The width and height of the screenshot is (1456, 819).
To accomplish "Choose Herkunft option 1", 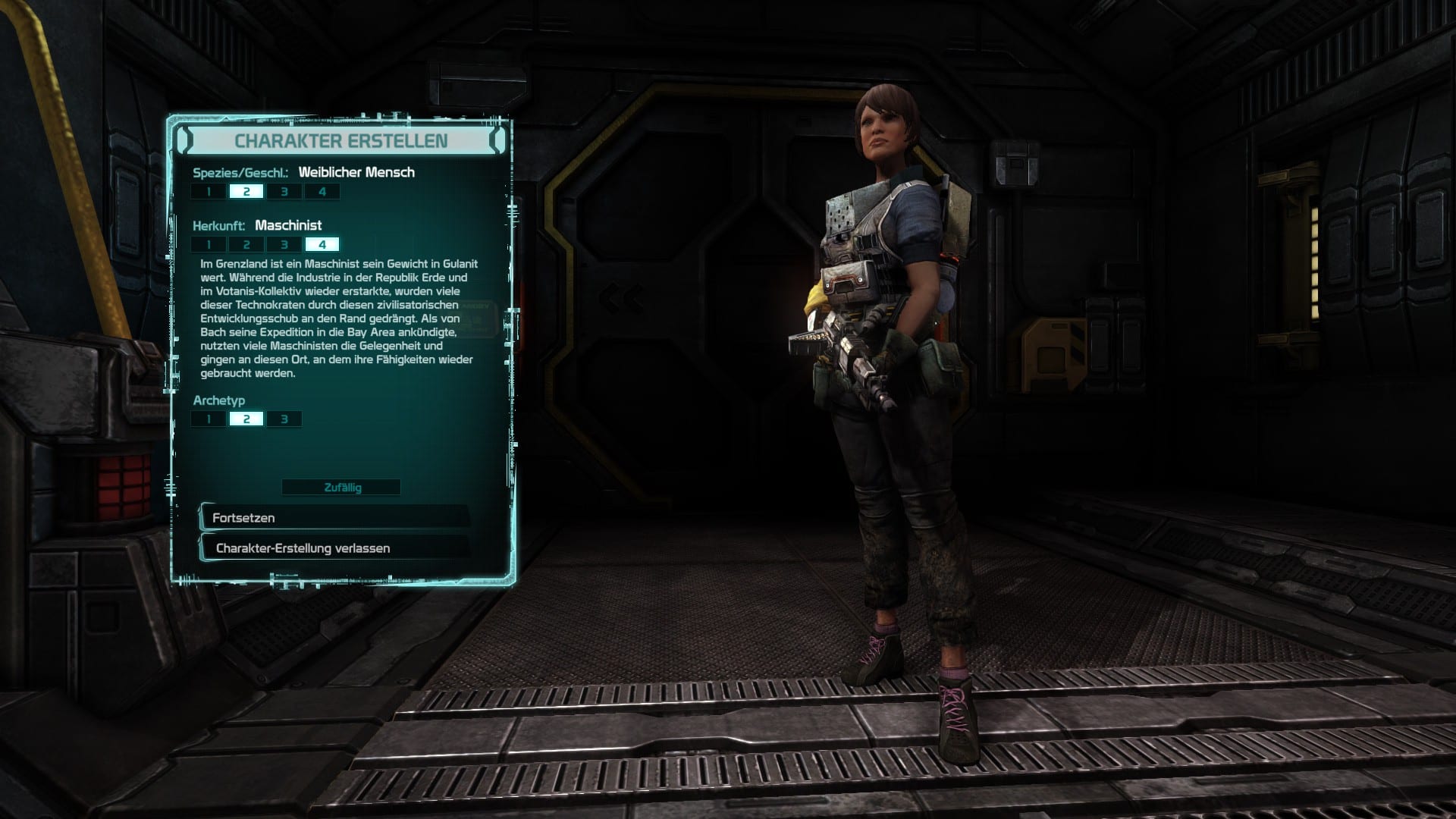I will (209, 245).
